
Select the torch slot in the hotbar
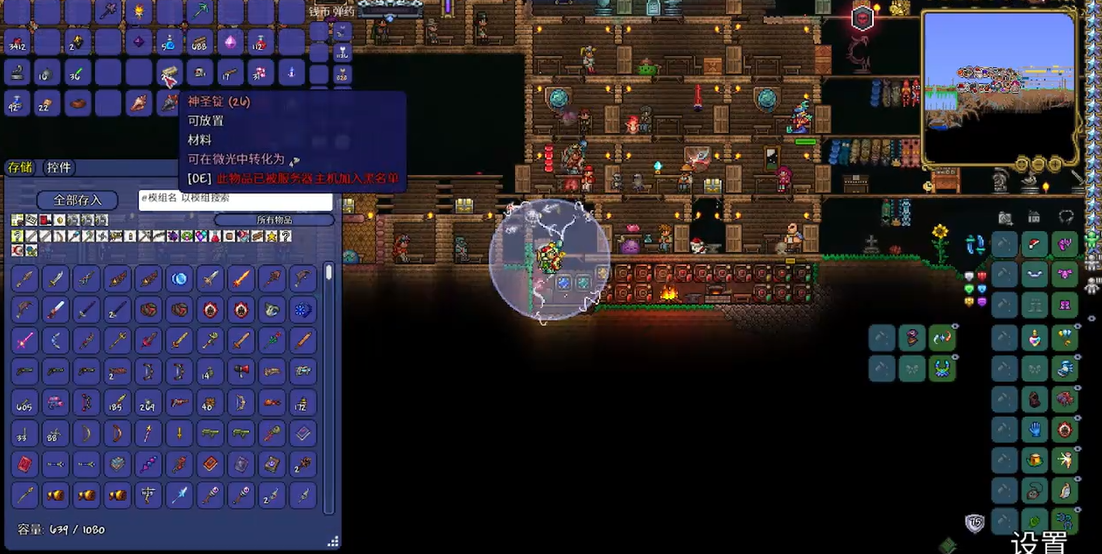click(x=137, y=12)
